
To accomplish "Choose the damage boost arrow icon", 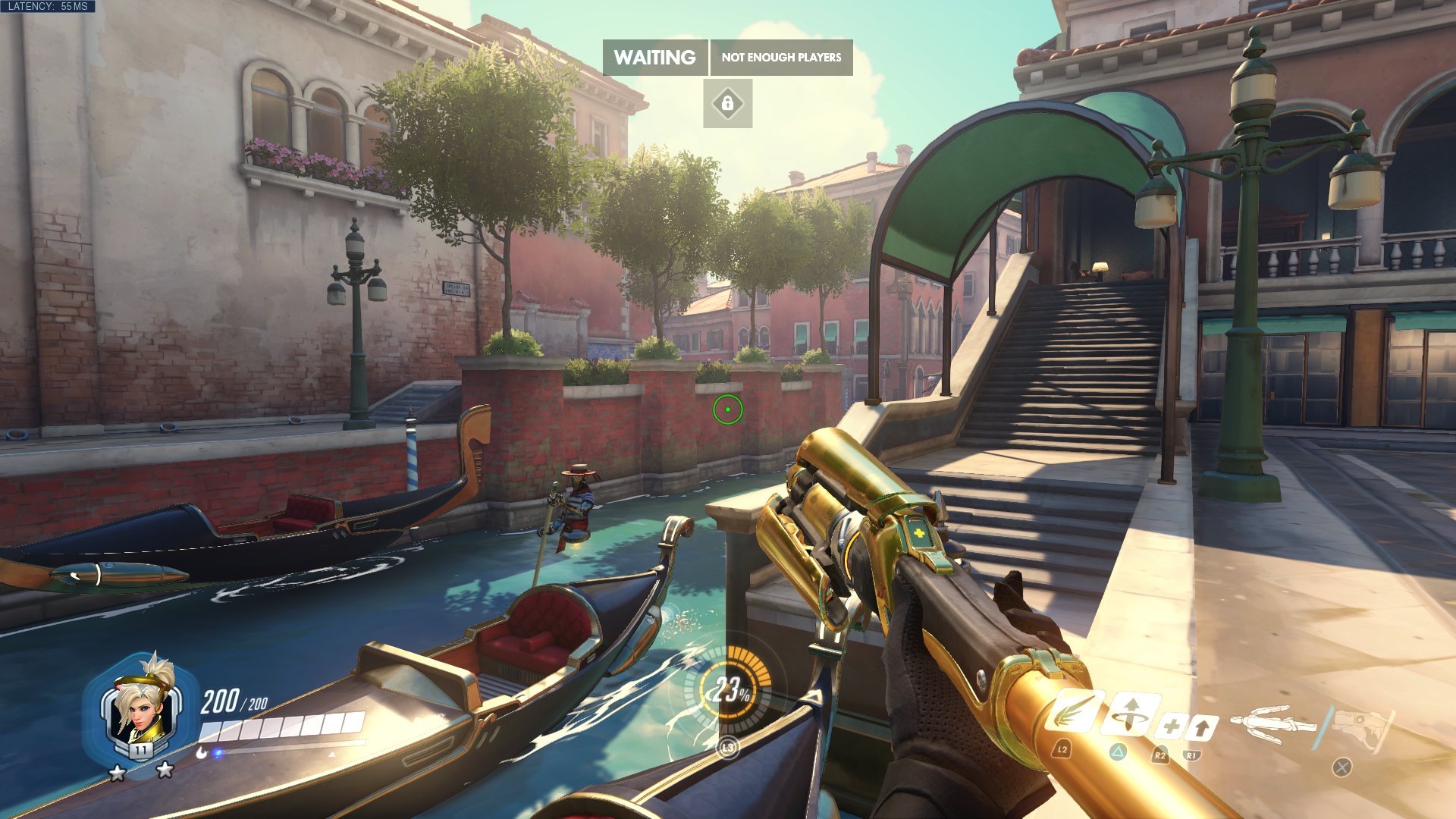I will point(1201,728).
